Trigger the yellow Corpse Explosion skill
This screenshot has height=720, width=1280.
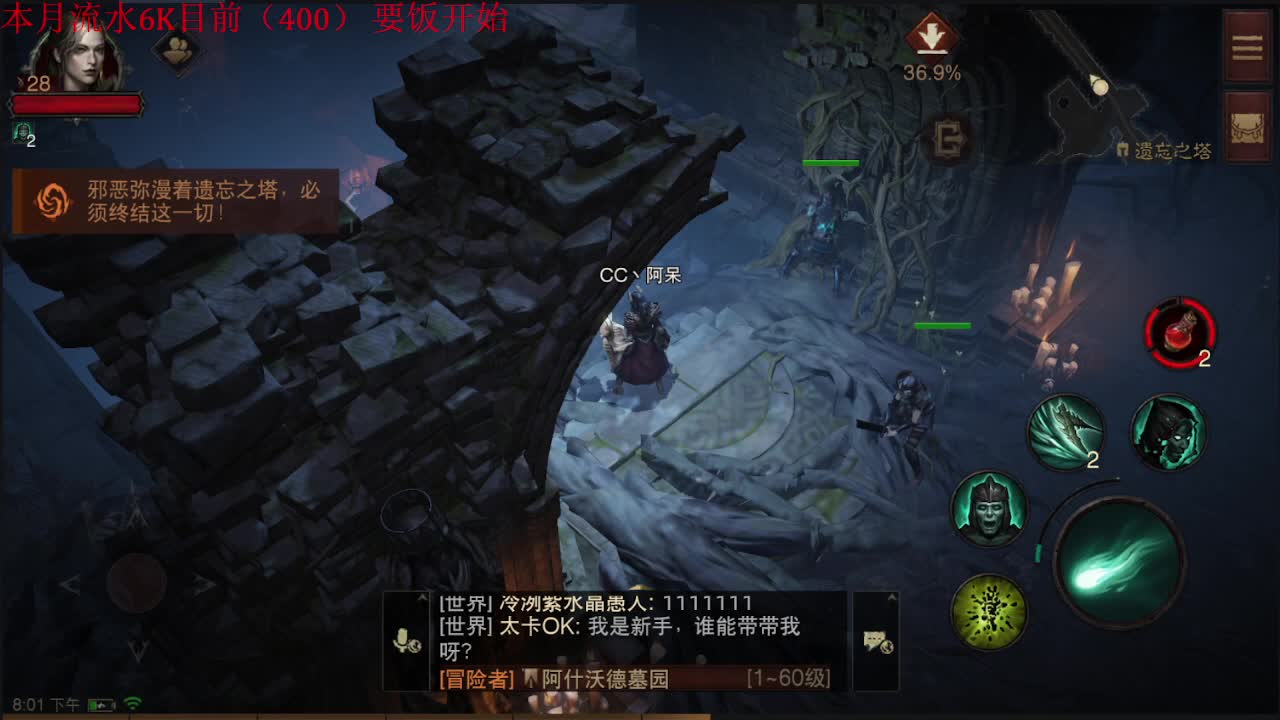click(987, 611)
